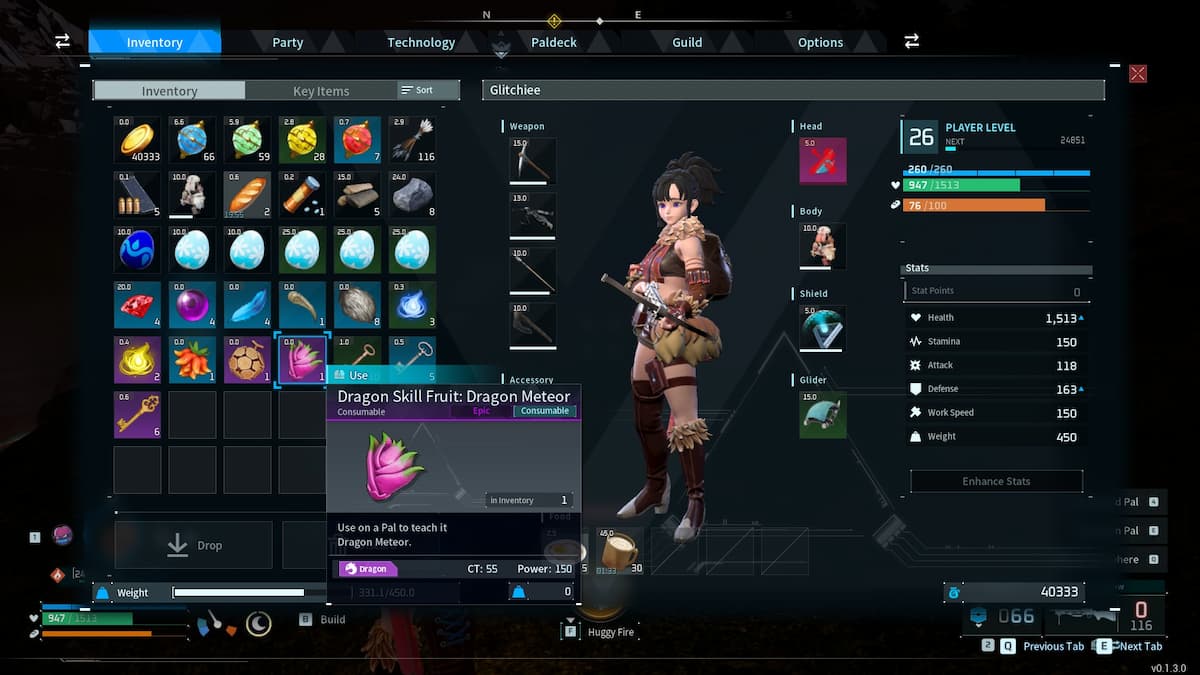
Task: Choose the dark blue patterned egg
Action: click(137, 250)
